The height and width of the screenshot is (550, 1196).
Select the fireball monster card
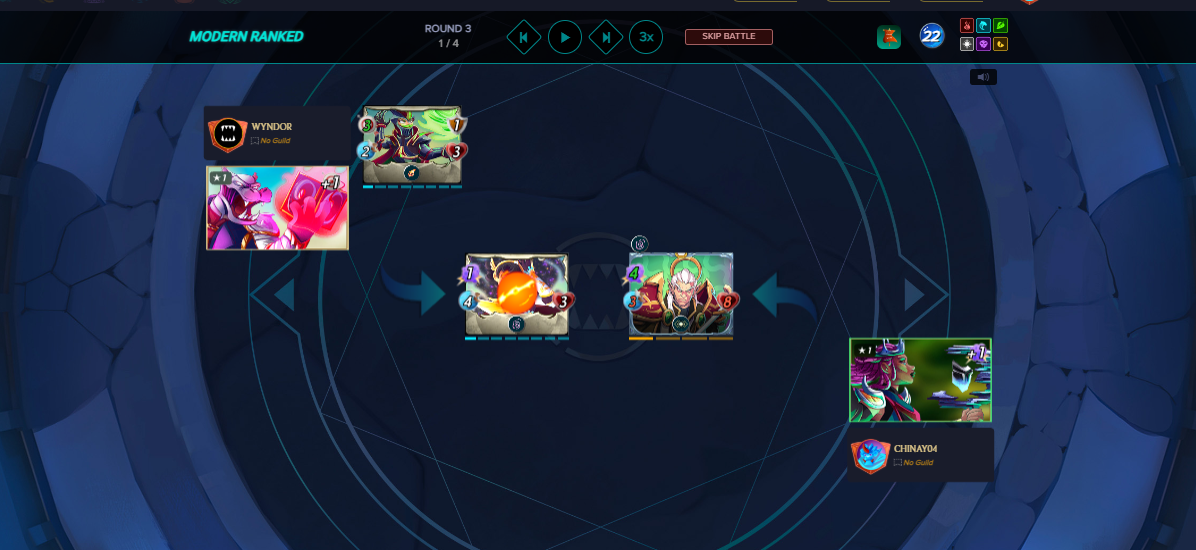point(516,293)
